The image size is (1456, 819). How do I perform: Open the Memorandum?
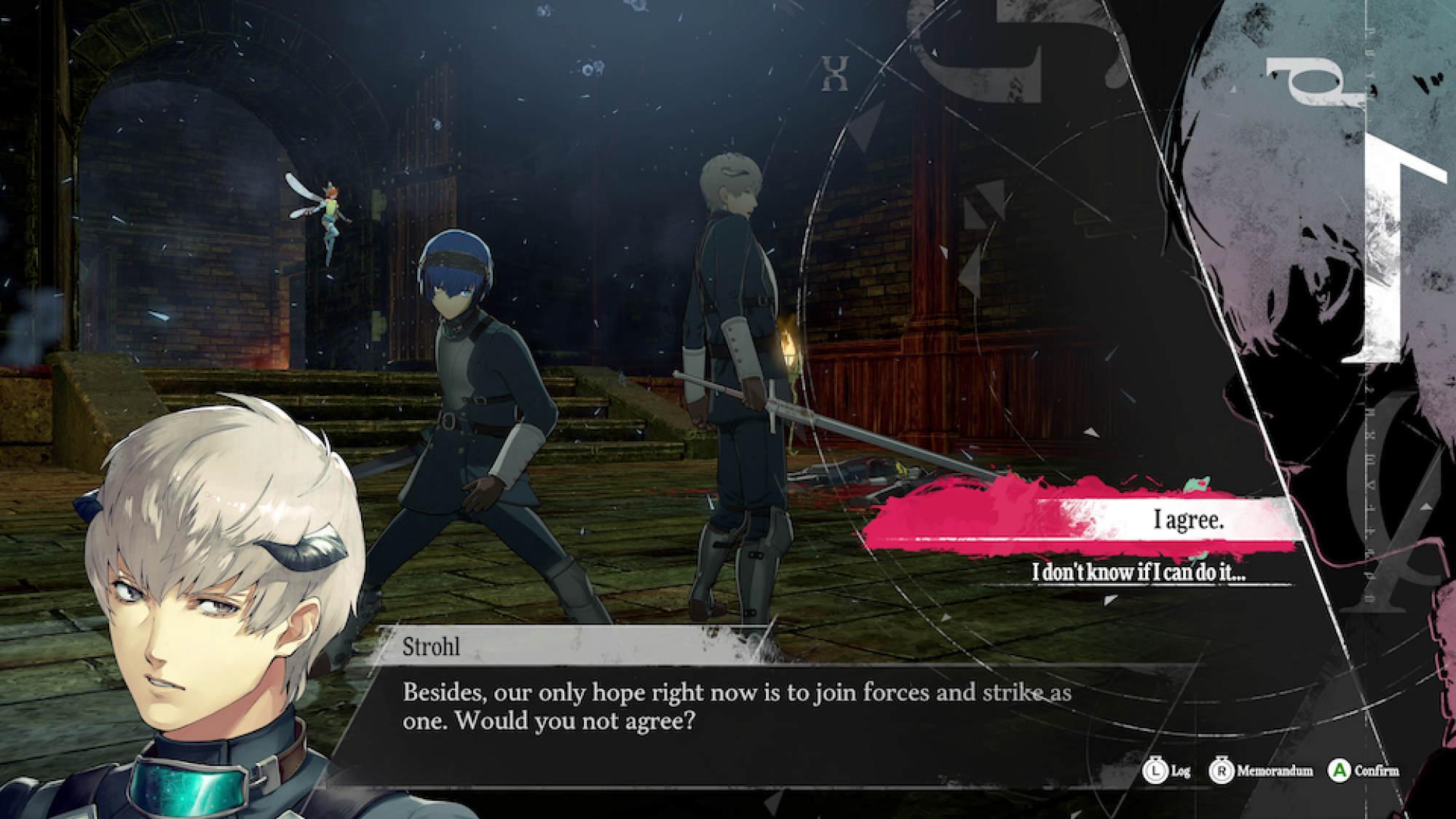click(1275, 769)
